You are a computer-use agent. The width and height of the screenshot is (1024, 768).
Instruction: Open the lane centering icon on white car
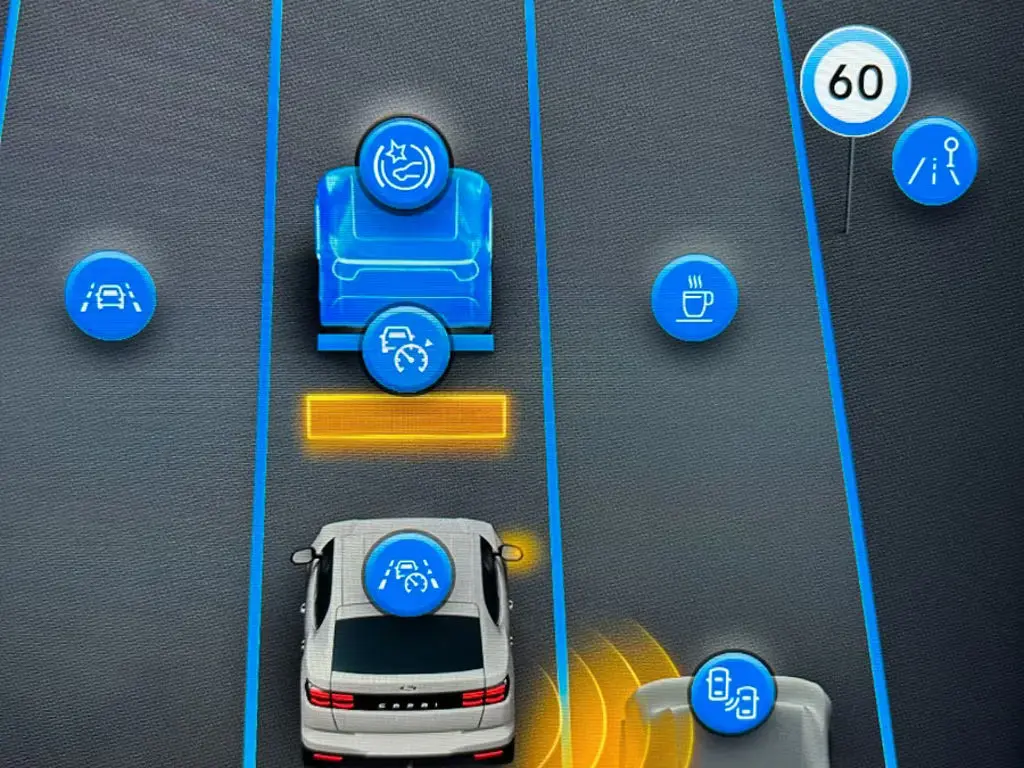click(408, 574)
